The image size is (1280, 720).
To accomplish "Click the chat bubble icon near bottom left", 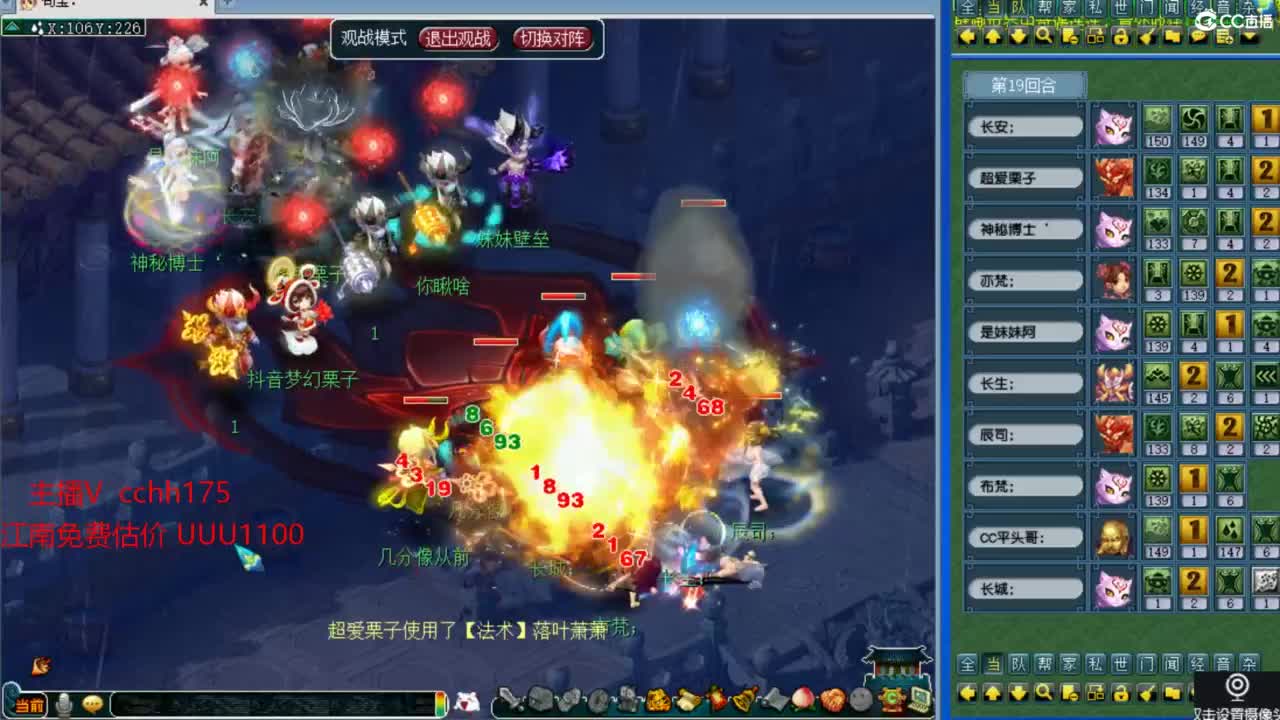I will pyautogui.click(x=91, y=703).
